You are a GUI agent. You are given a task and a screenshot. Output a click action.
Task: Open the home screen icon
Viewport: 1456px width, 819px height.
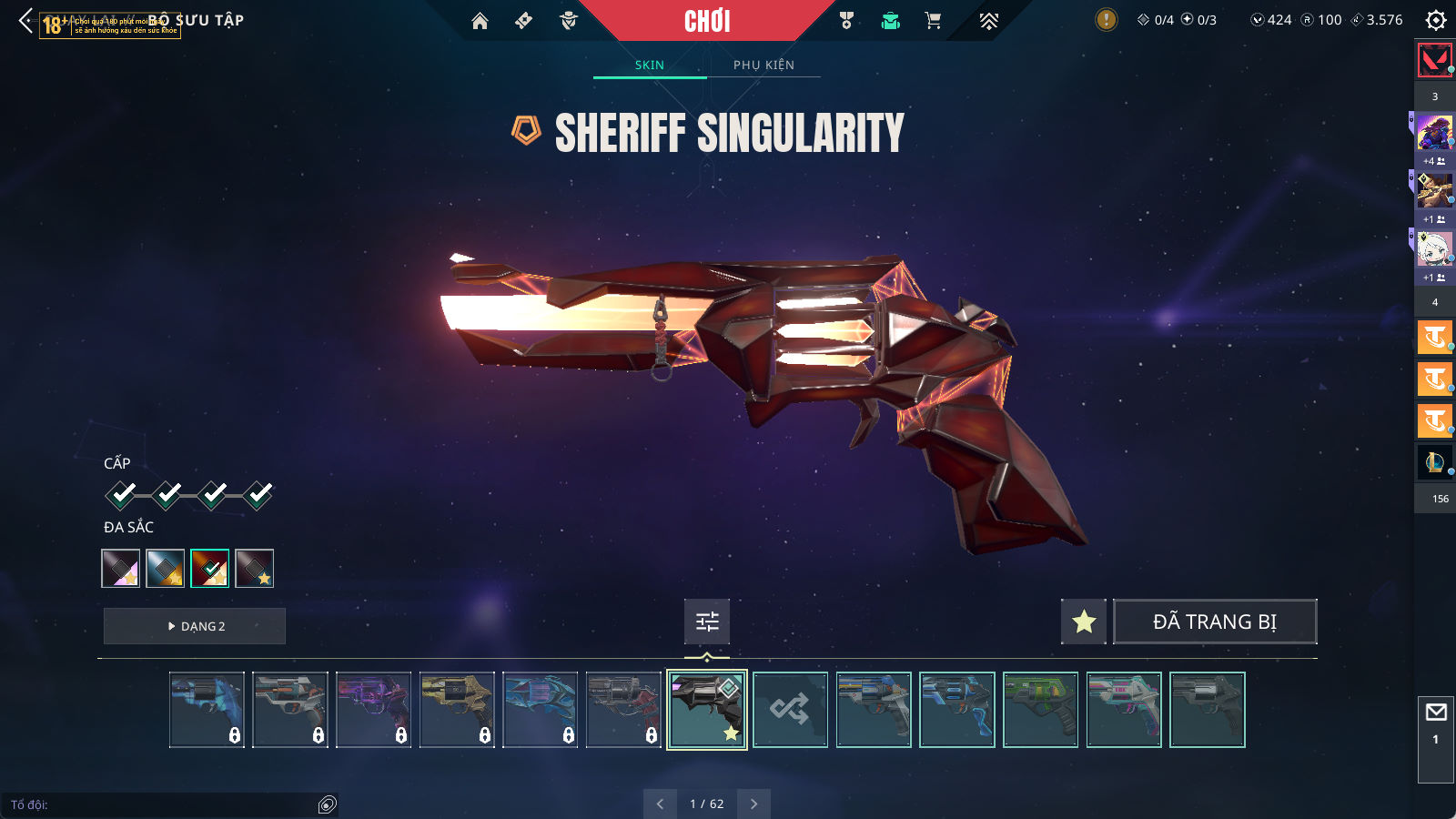(480, 21)
